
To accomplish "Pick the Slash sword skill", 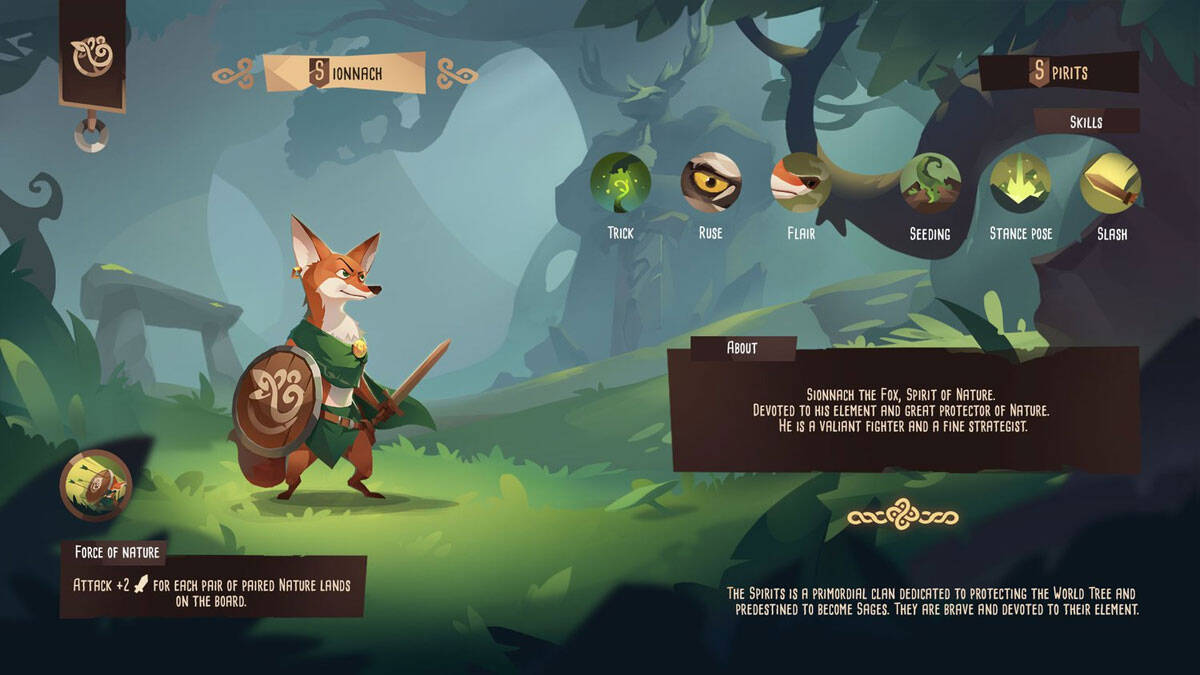I will tap(1110, 183).
